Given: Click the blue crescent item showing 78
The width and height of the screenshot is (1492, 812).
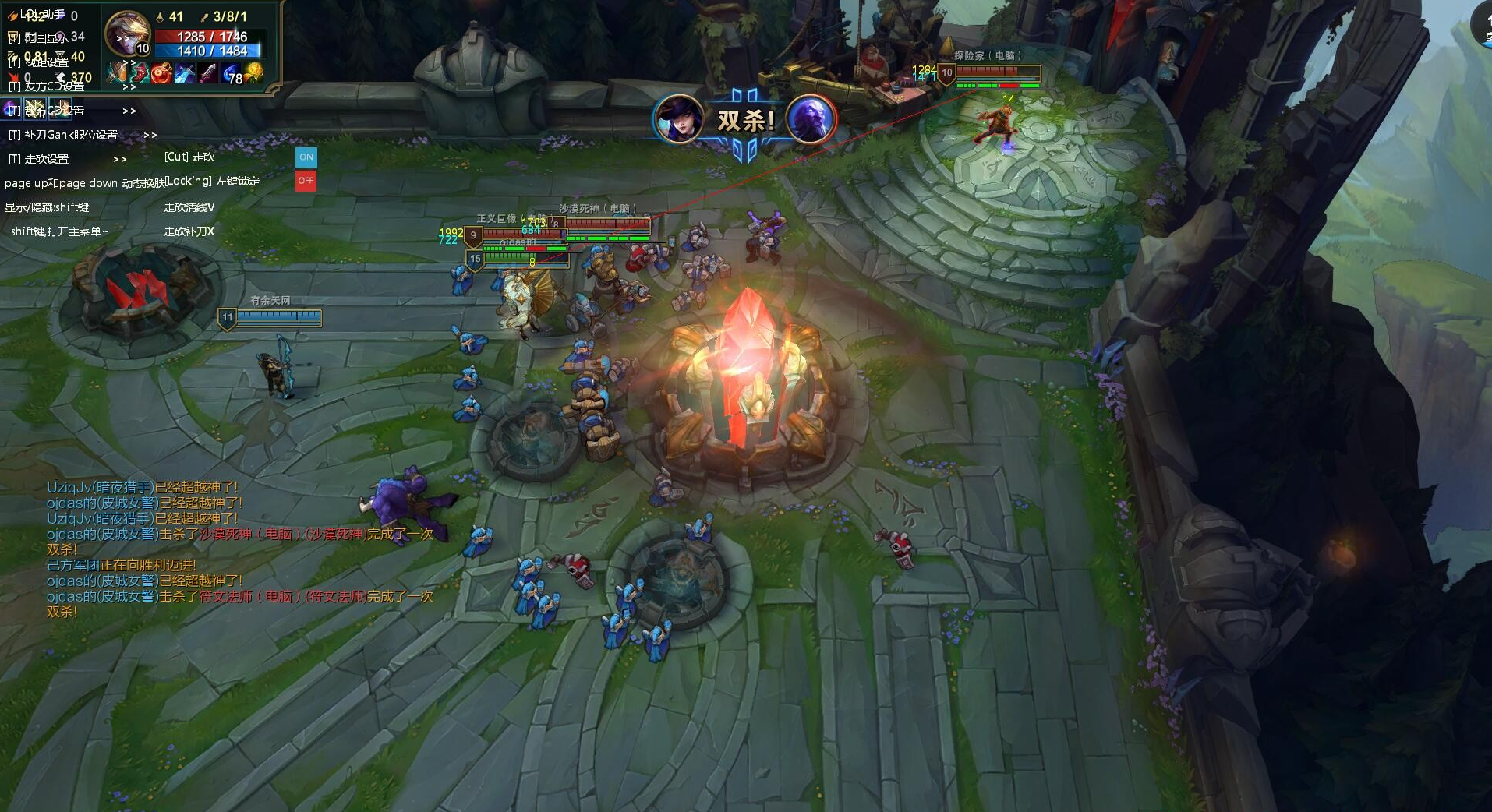Looking at the screenshot, I should pyautogui.click(x=232, y=74).
